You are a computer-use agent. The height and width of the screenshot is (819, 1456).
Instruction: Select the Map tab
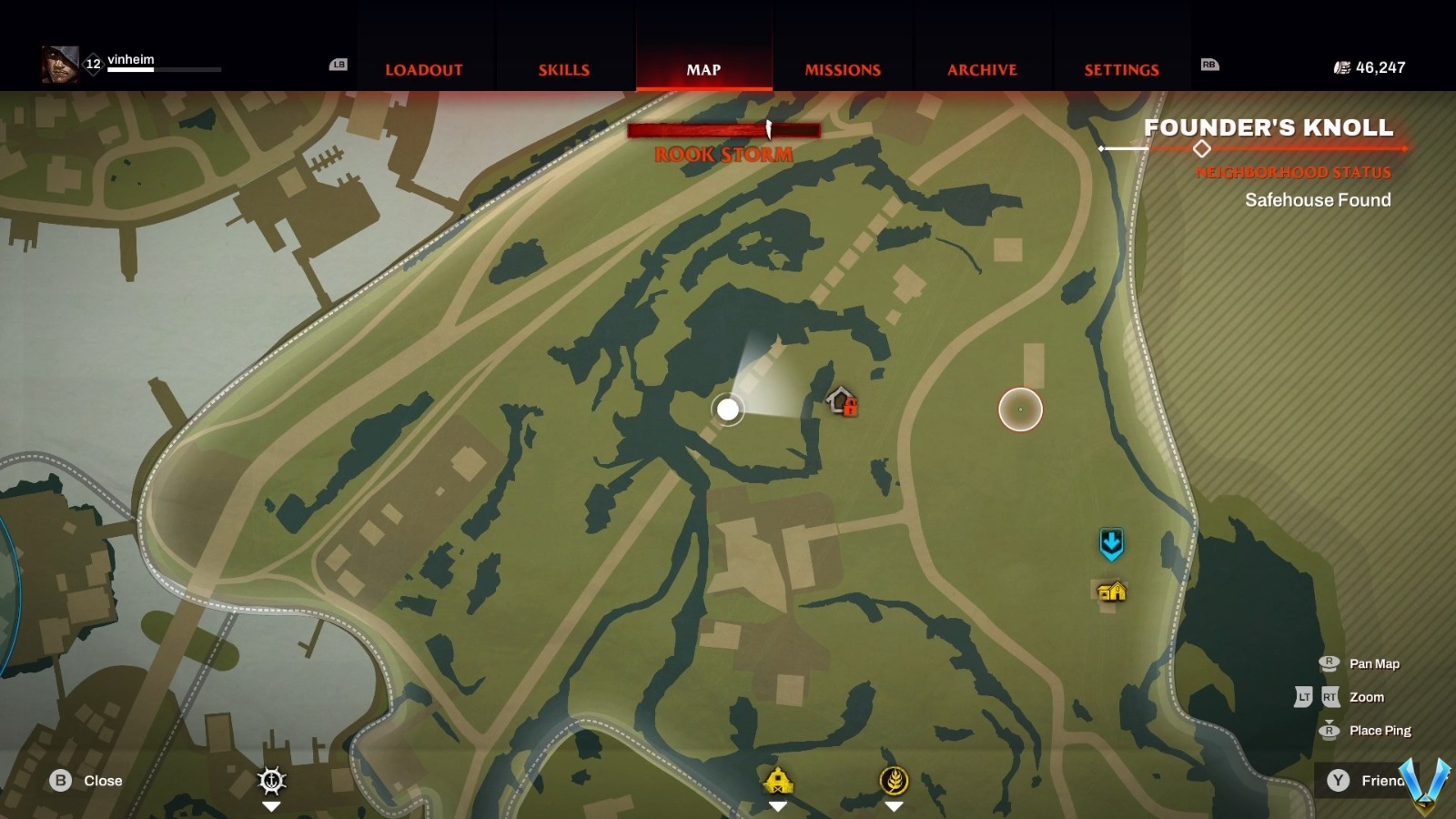tap(703, 70)
